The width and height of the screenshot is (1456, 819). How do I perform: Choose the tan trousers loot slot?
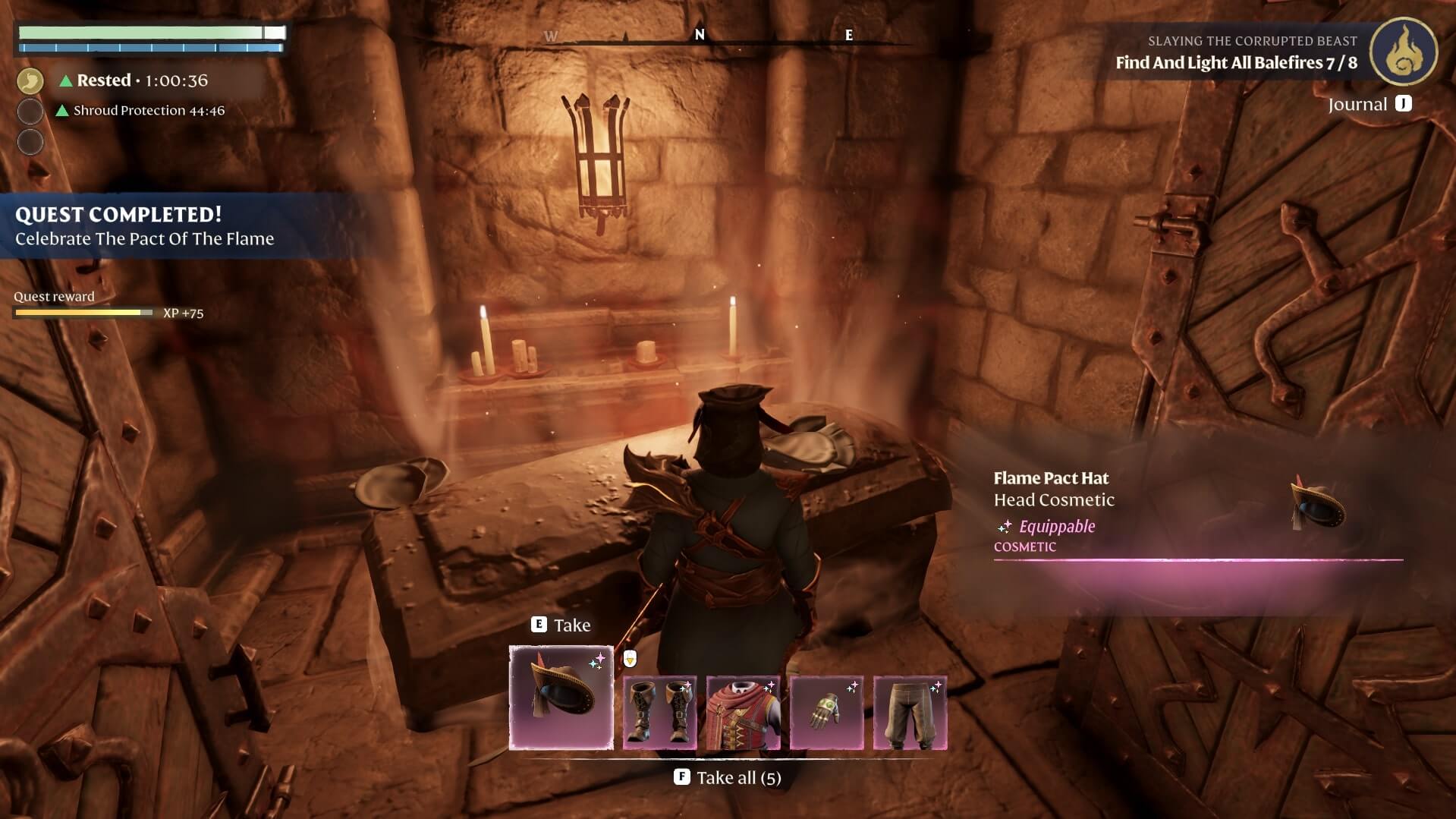tap(910, 713)
